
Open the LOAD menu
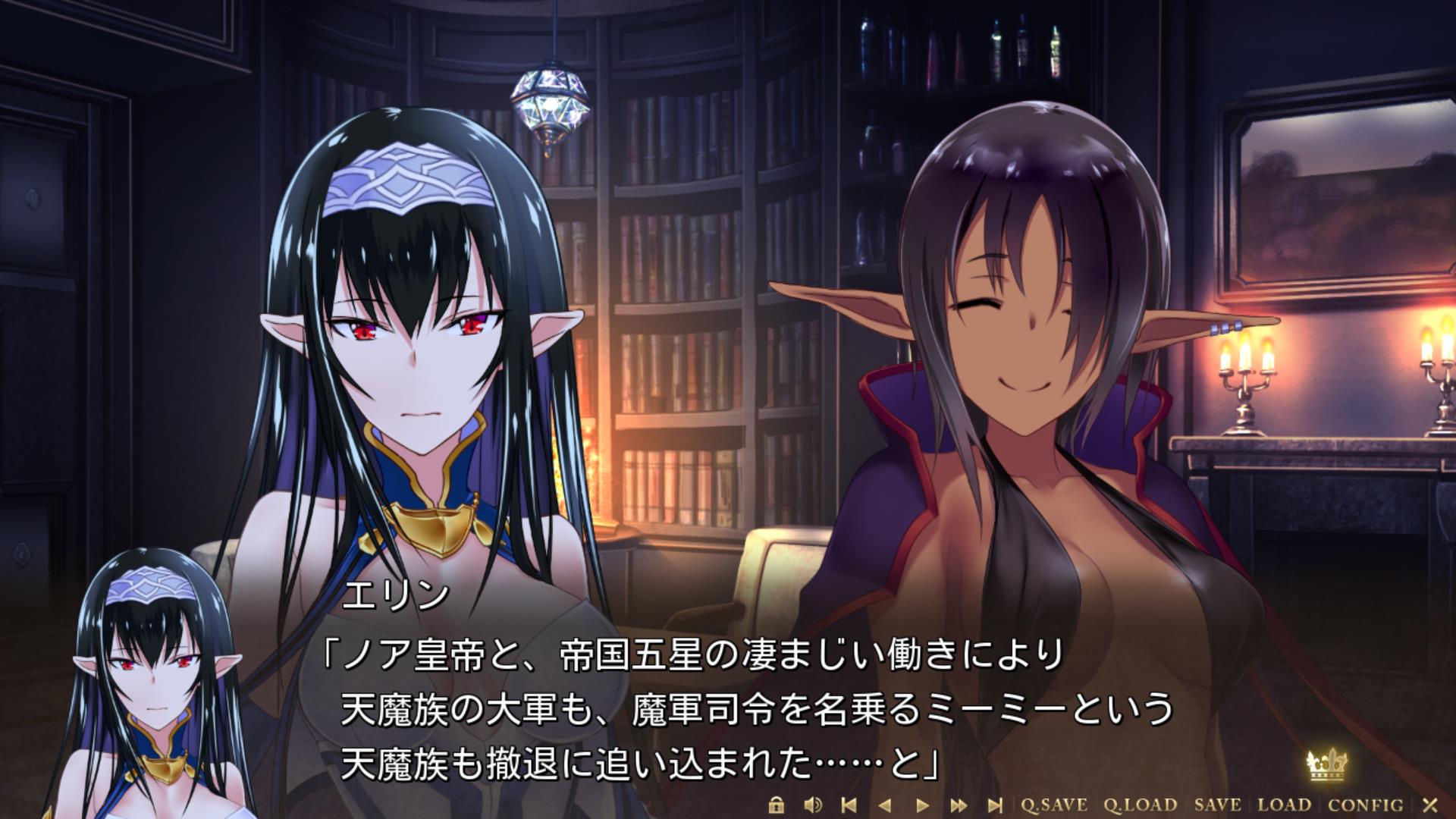(1284, 805)
